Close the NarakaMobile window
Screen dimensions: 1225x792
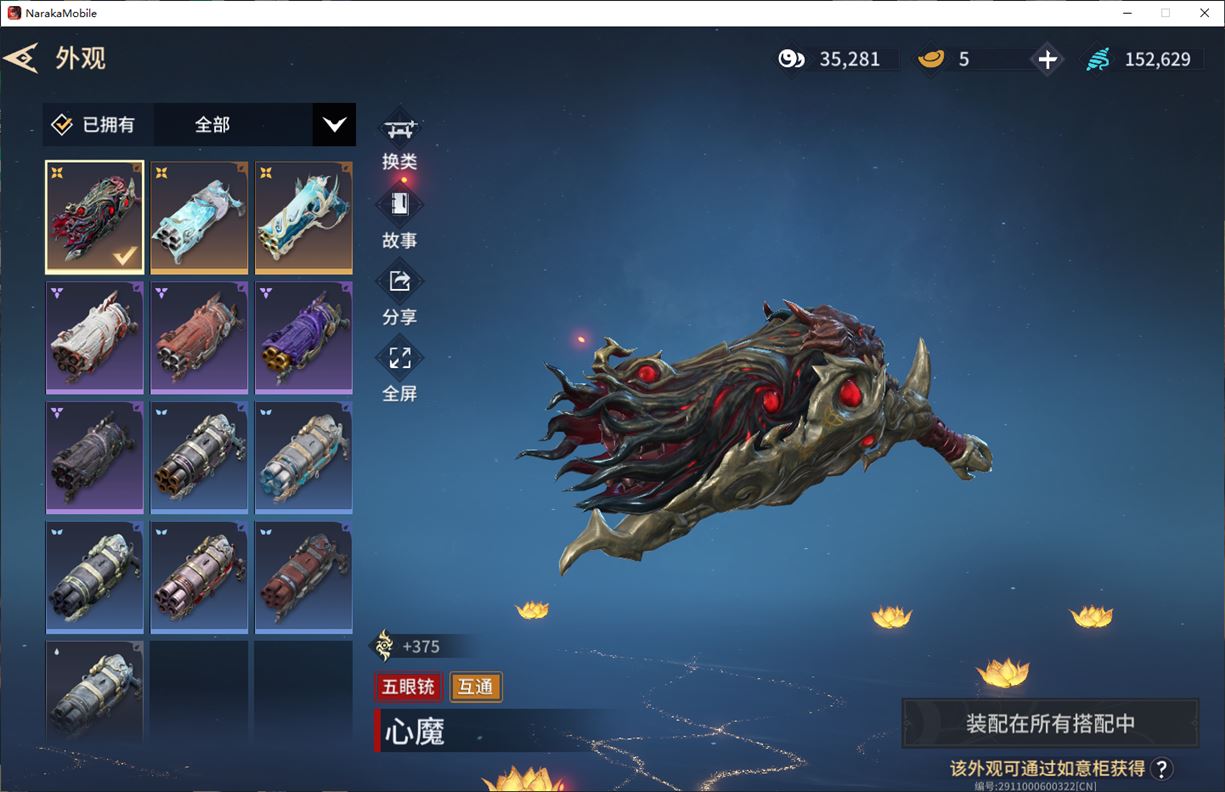point(1204,13)
